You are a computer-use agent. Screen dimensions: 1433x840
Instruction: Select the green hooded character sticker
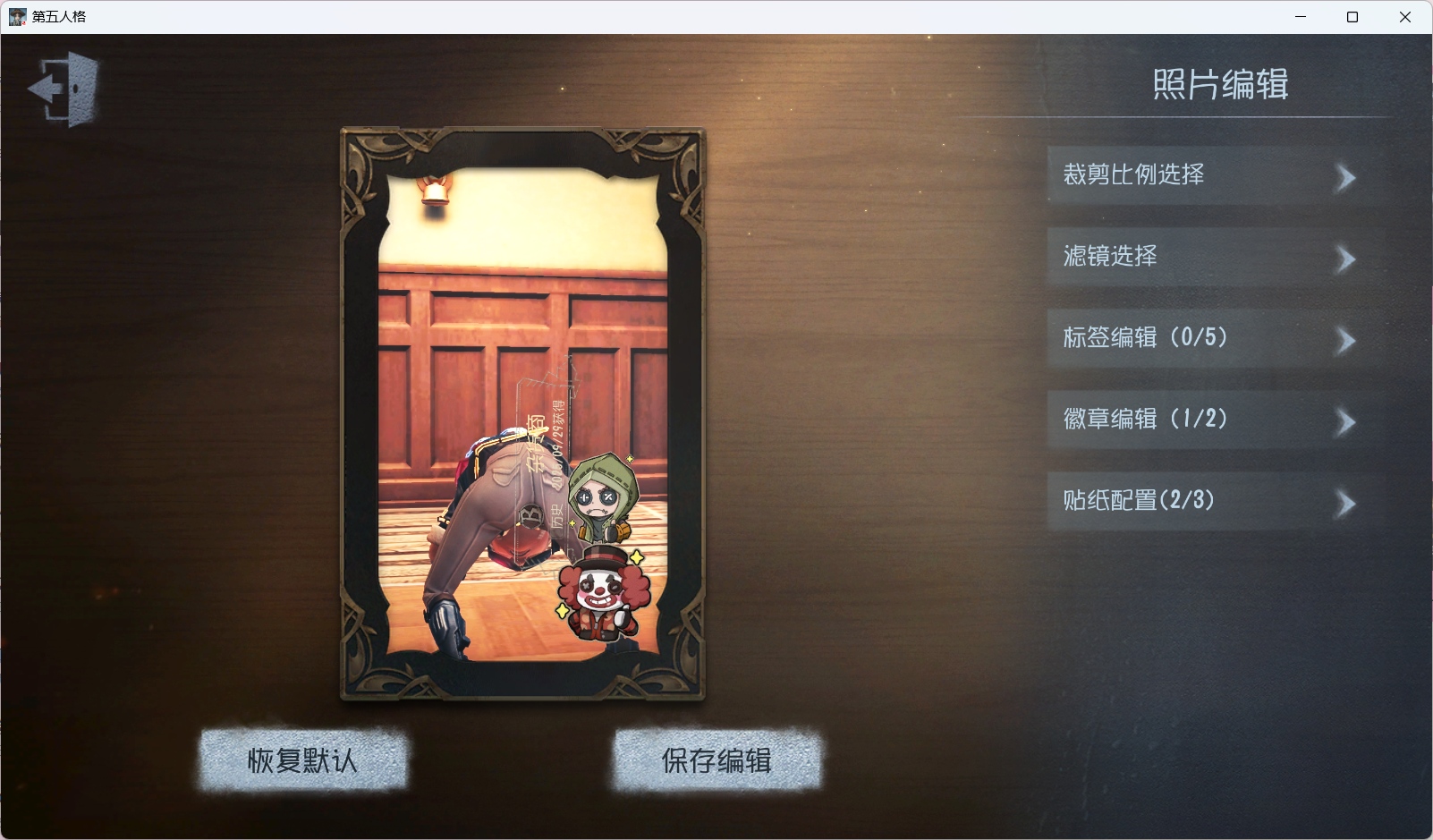coord(601,496)
